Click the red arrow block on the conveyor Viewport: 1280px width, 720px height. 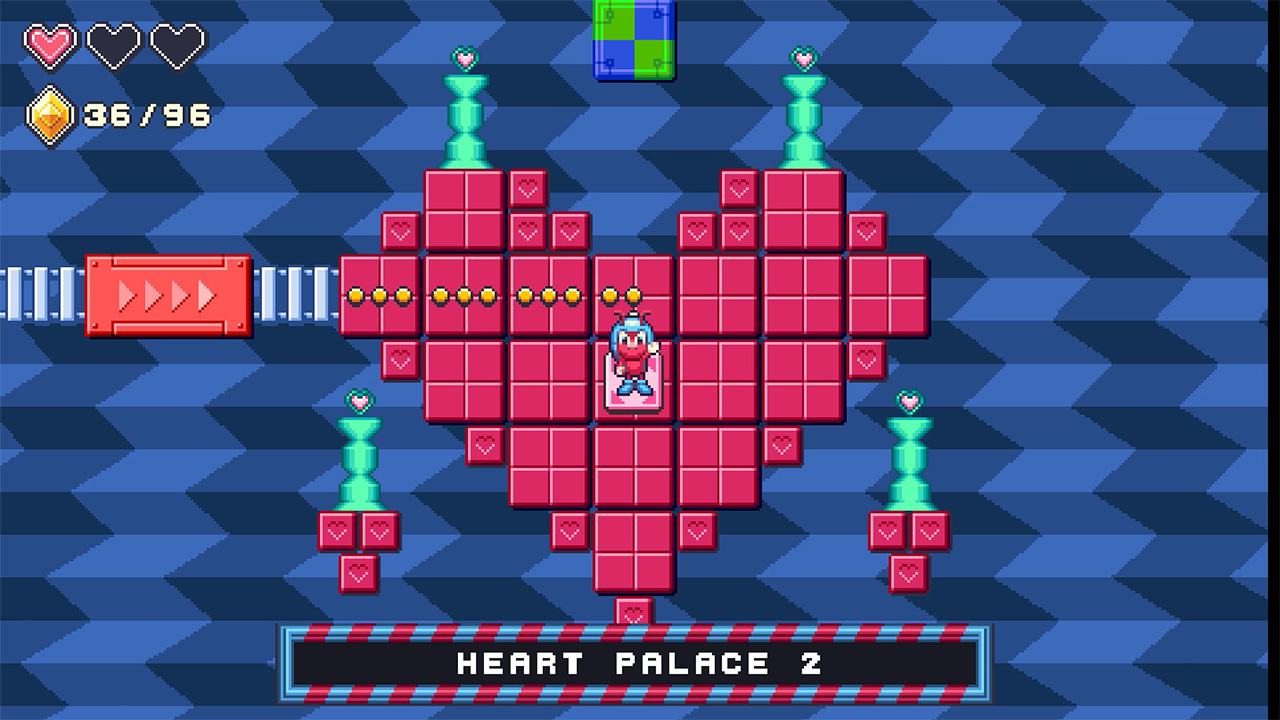[x=170, y=295]
